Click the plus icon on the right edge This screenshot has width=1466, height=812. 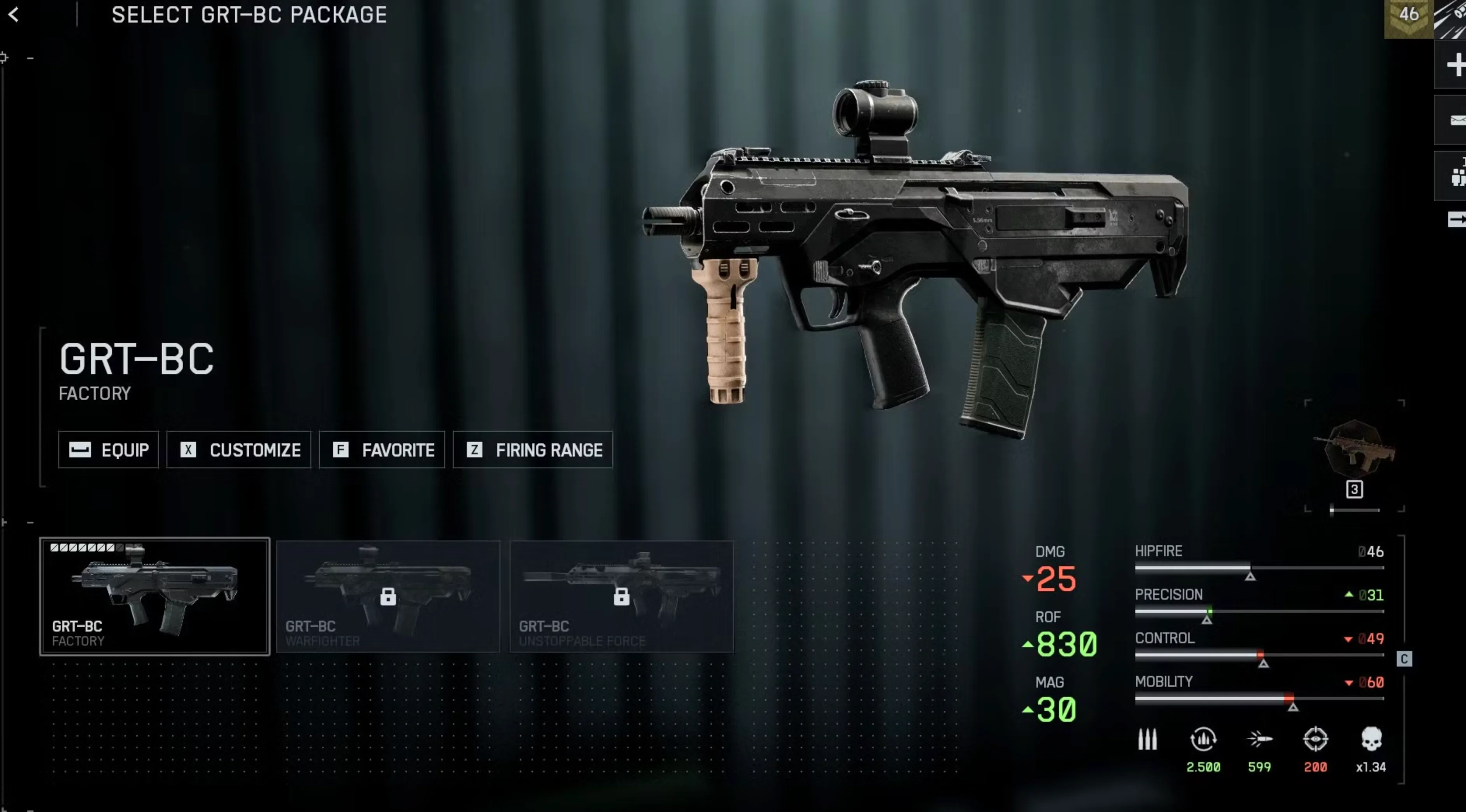[x=1455, y=65]
